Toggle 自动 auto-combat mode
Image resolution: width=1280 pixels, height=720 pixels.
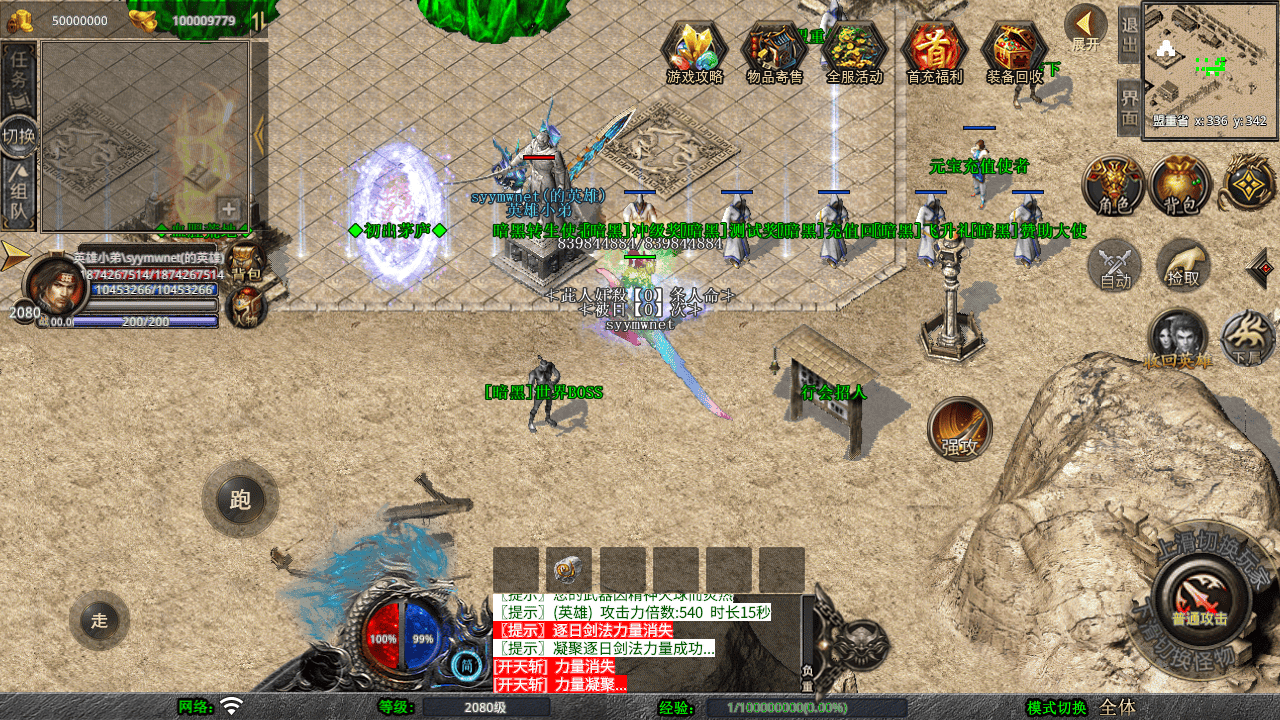click(1115, 267)
